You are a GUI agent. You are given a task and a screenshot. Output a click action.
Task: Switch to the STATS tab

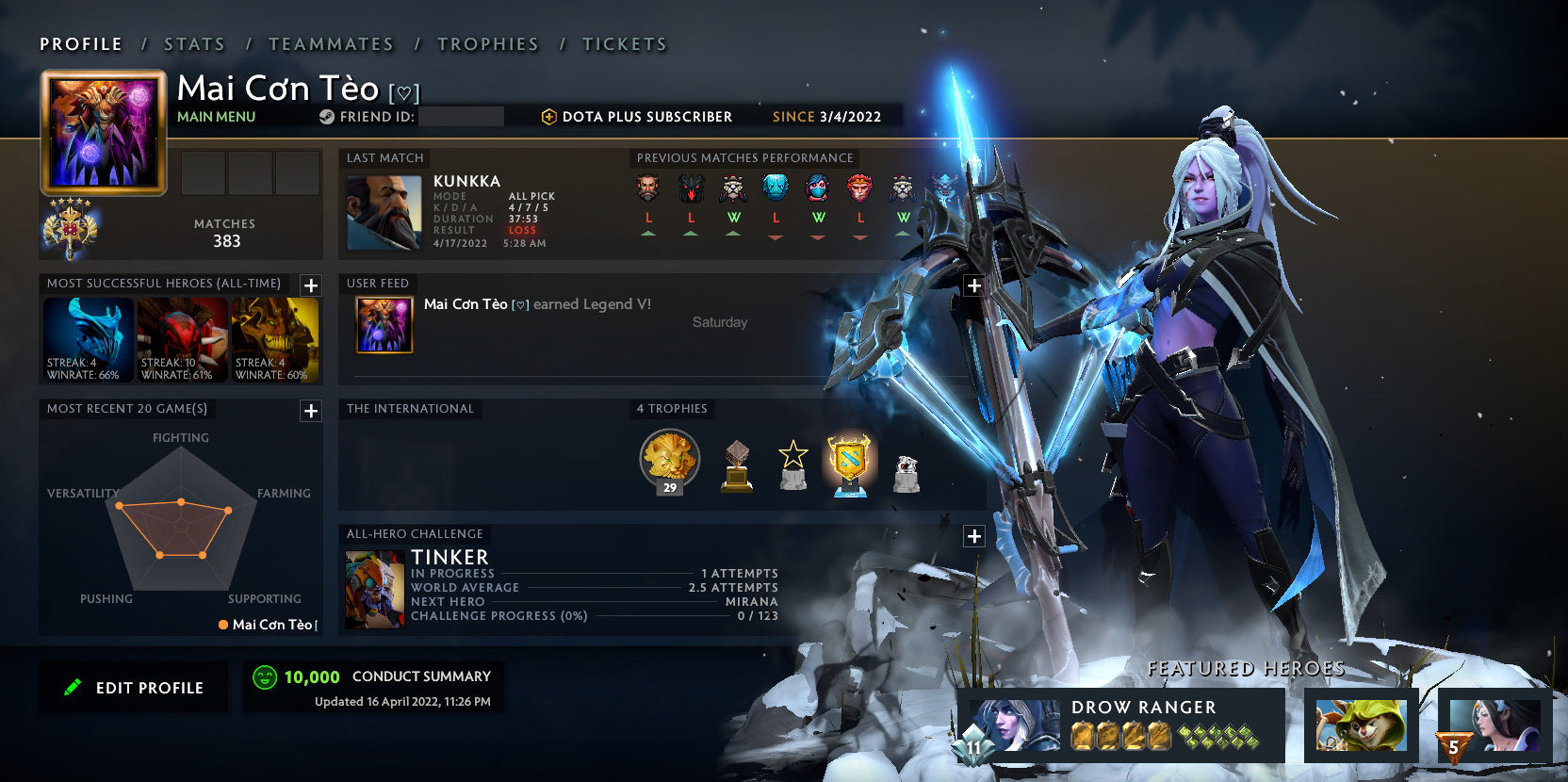[193, 43]
